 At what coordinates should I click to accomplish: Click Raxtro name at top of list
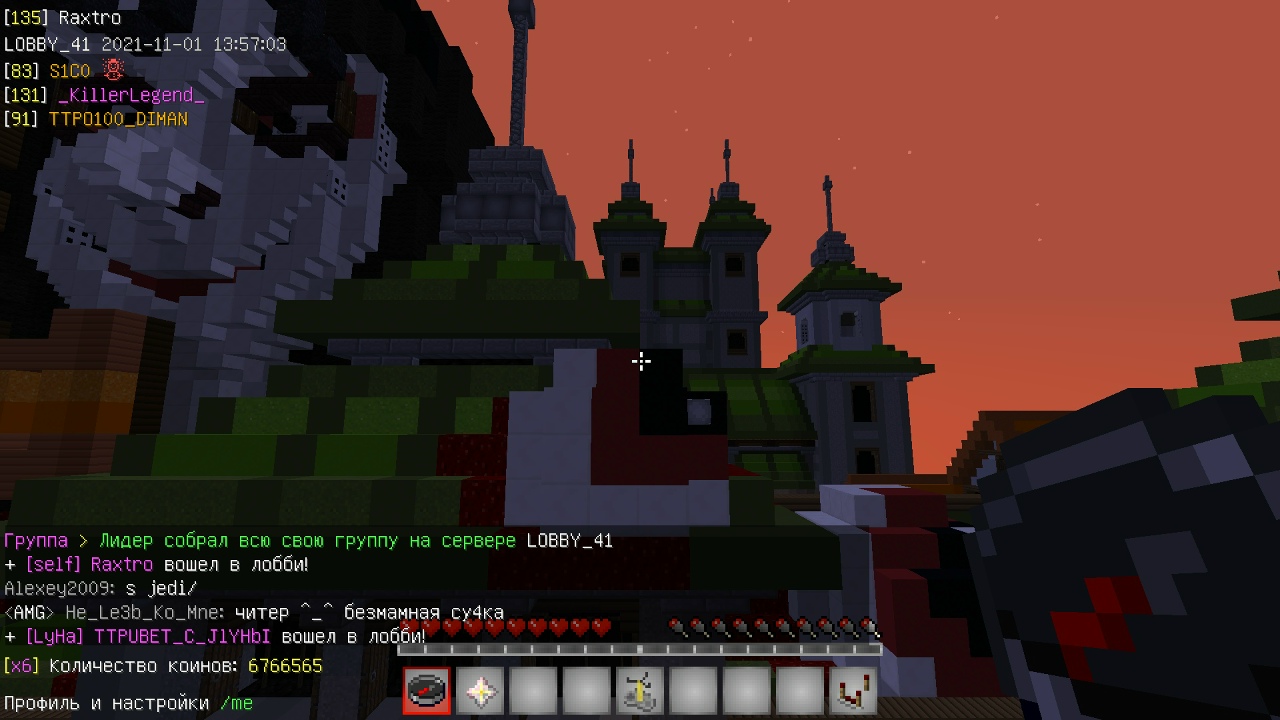(x=90, y=18)
